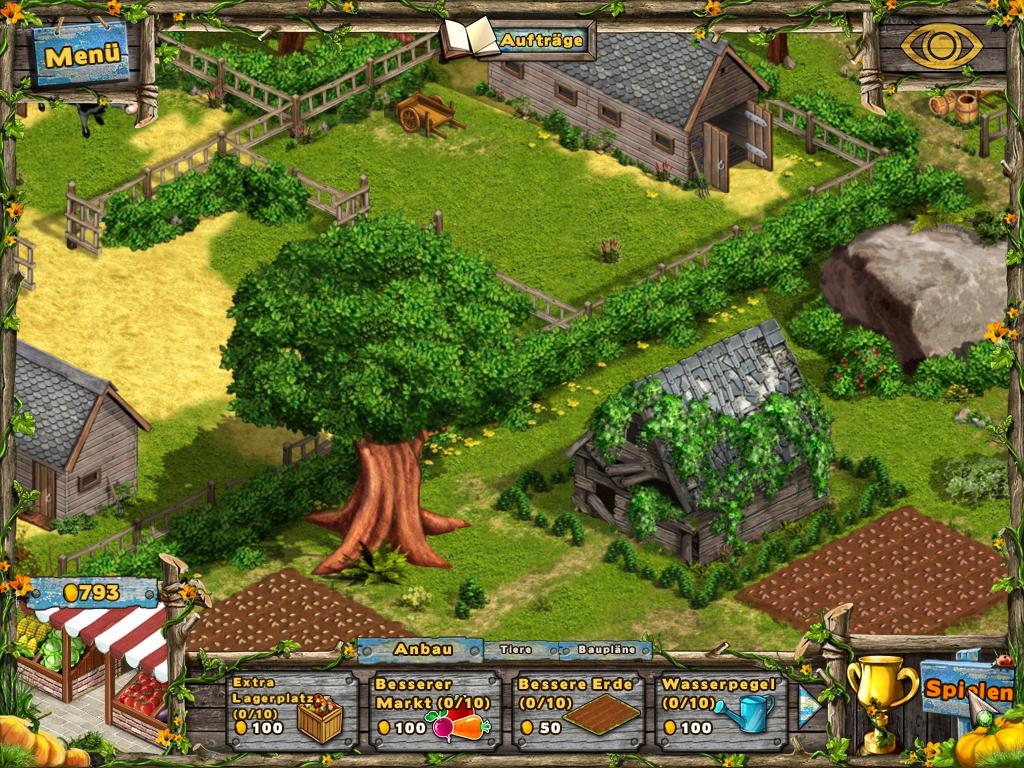Toggle the eye view icon

point(941,45)
